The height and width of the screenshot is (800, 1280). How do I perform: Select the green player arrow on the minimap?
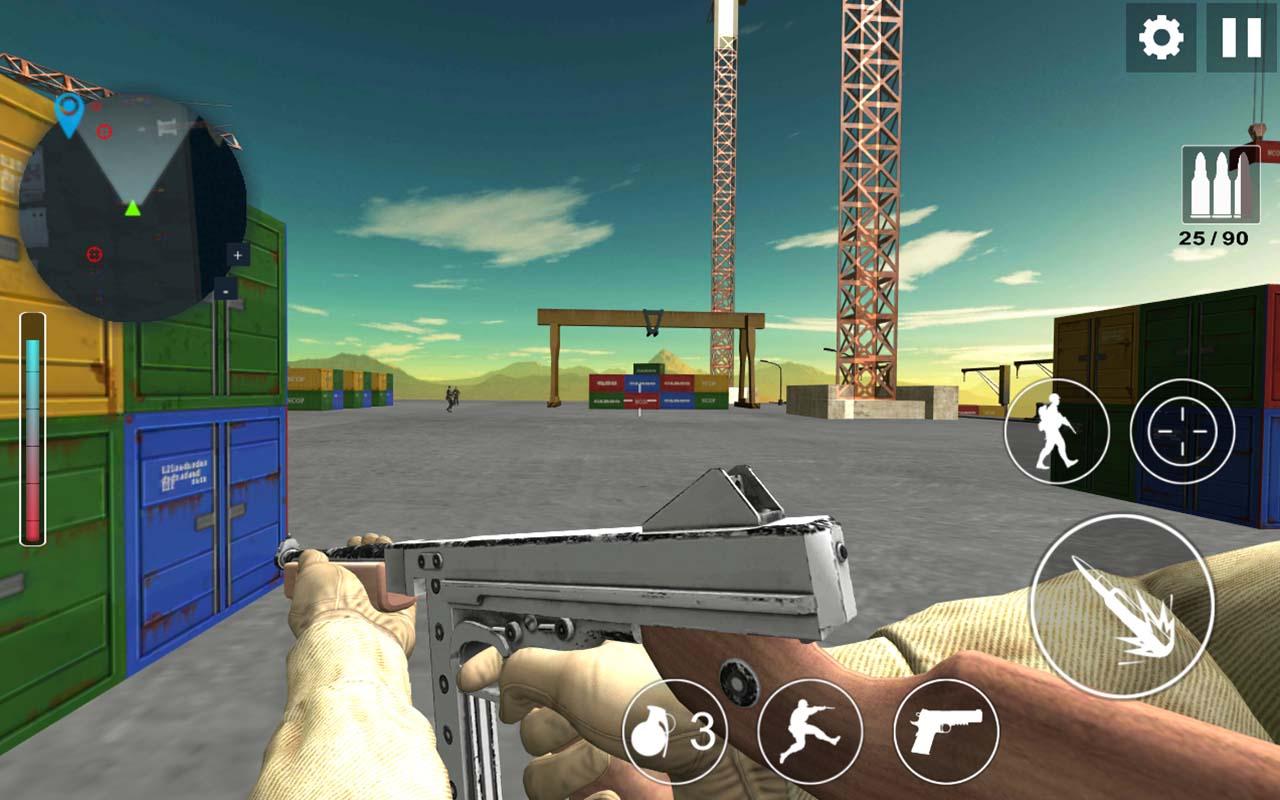[x=135, y=209]
